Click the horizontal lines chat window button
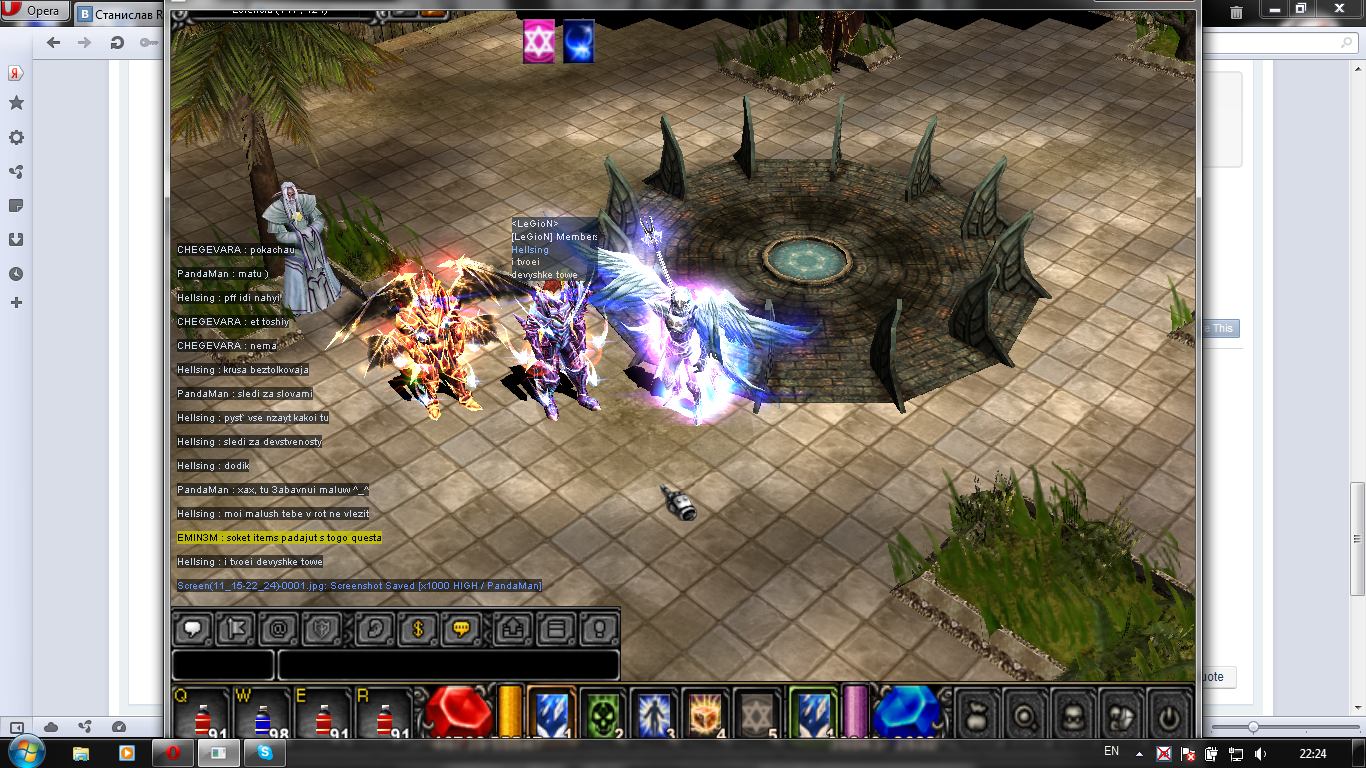This screenshot has width=1366, height=768. [557, 630]
